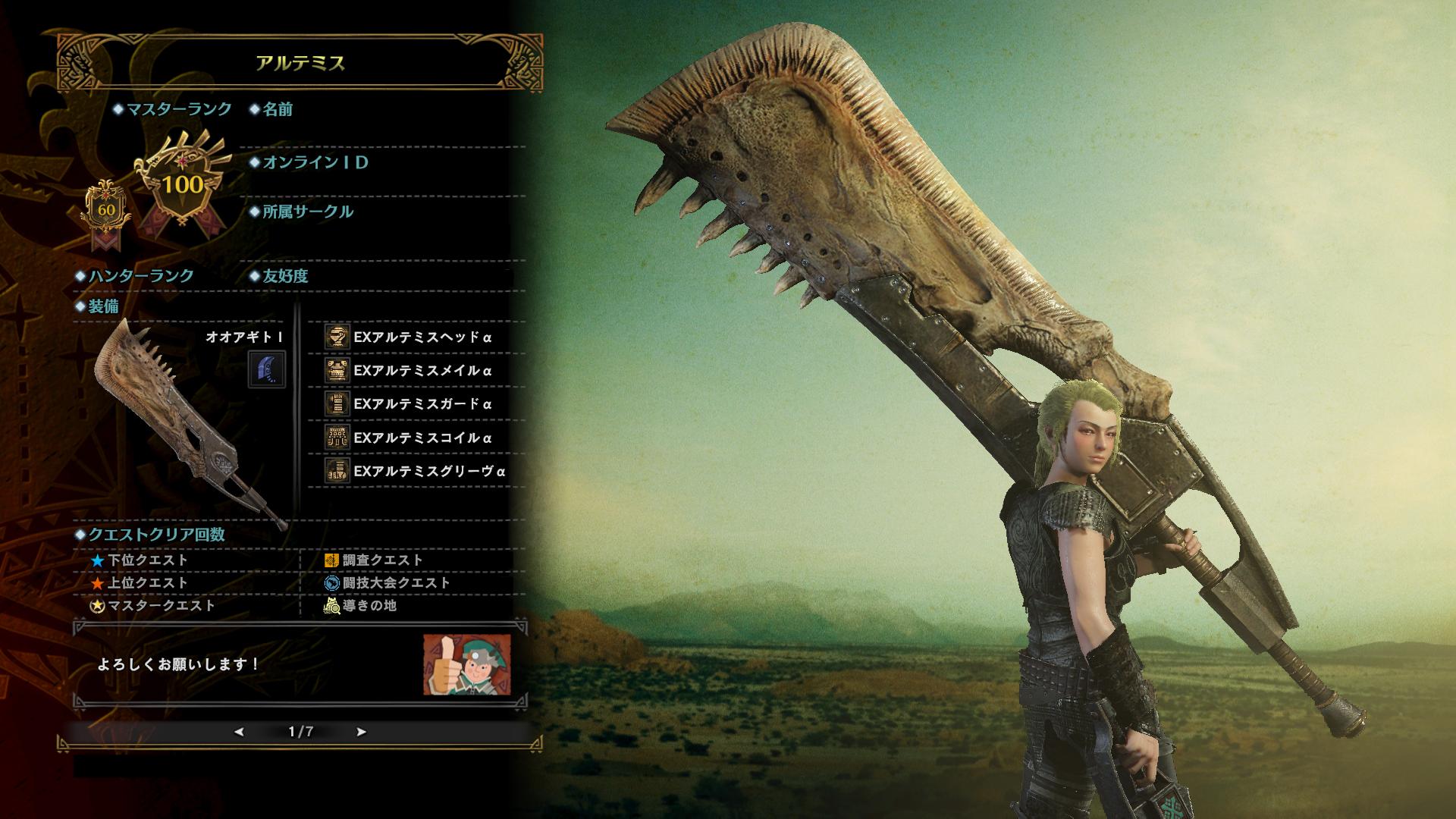Select EXアルテミスコイルα waist armor
Viewport: 1456px width, 819px height.
point(422,438)
